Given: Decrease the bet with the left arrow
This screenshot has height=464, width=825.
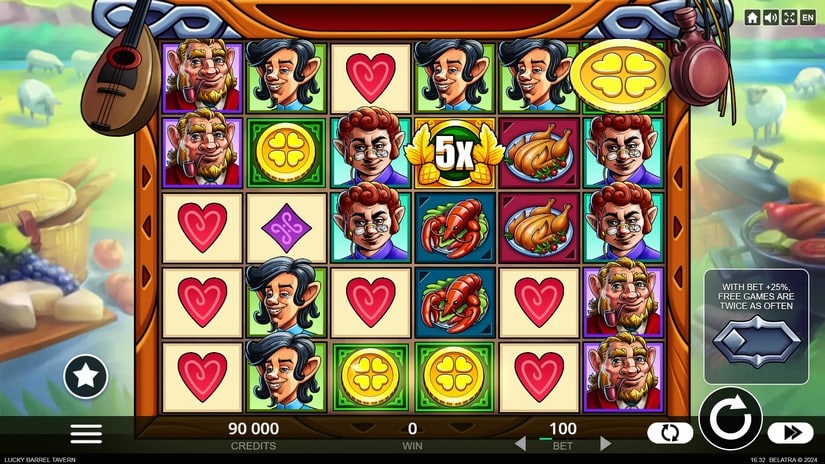Looking at the screenshot, I should point(519,443).
